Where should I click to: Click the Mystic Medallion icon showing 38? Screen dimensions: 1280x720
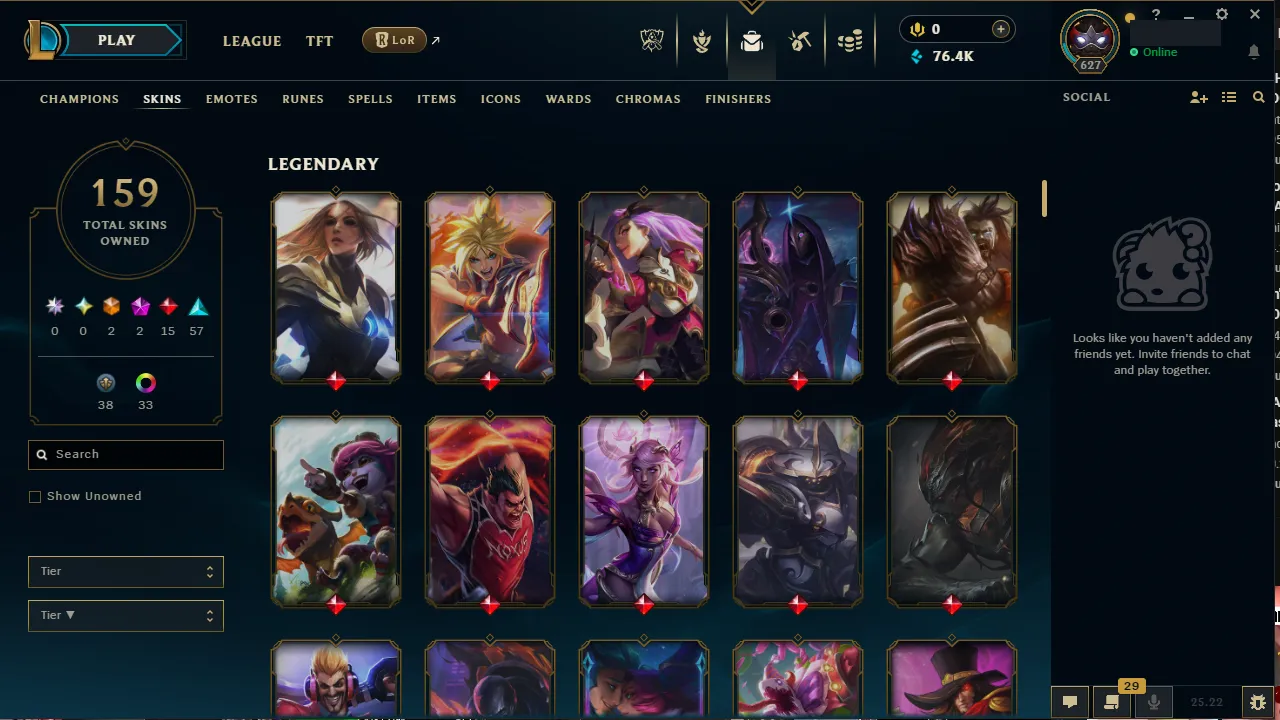pos(106,383)
